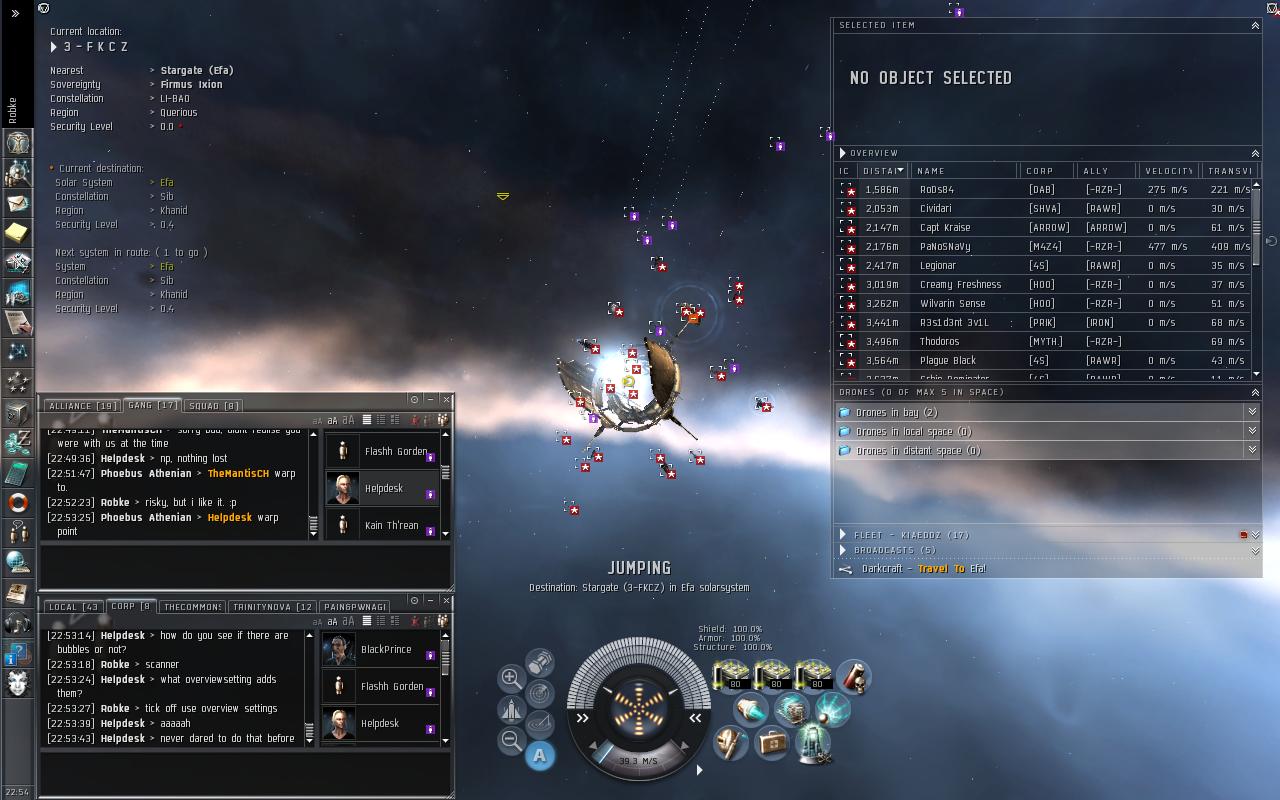Click the zoom-in magnifier on the HUD

coord(510,677)
